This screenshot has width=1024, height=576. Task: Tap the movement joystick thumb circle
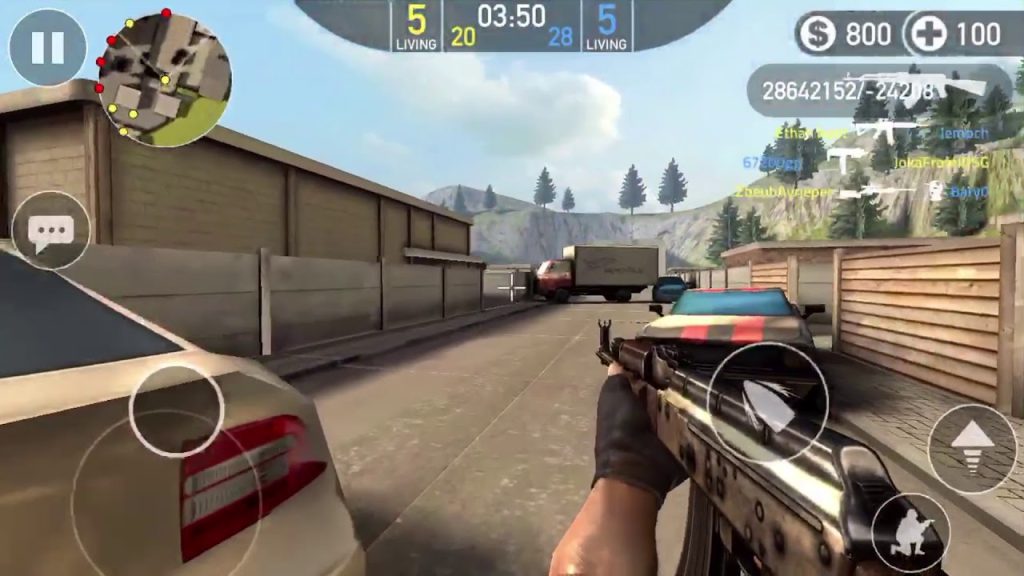[x=176, y=410]
